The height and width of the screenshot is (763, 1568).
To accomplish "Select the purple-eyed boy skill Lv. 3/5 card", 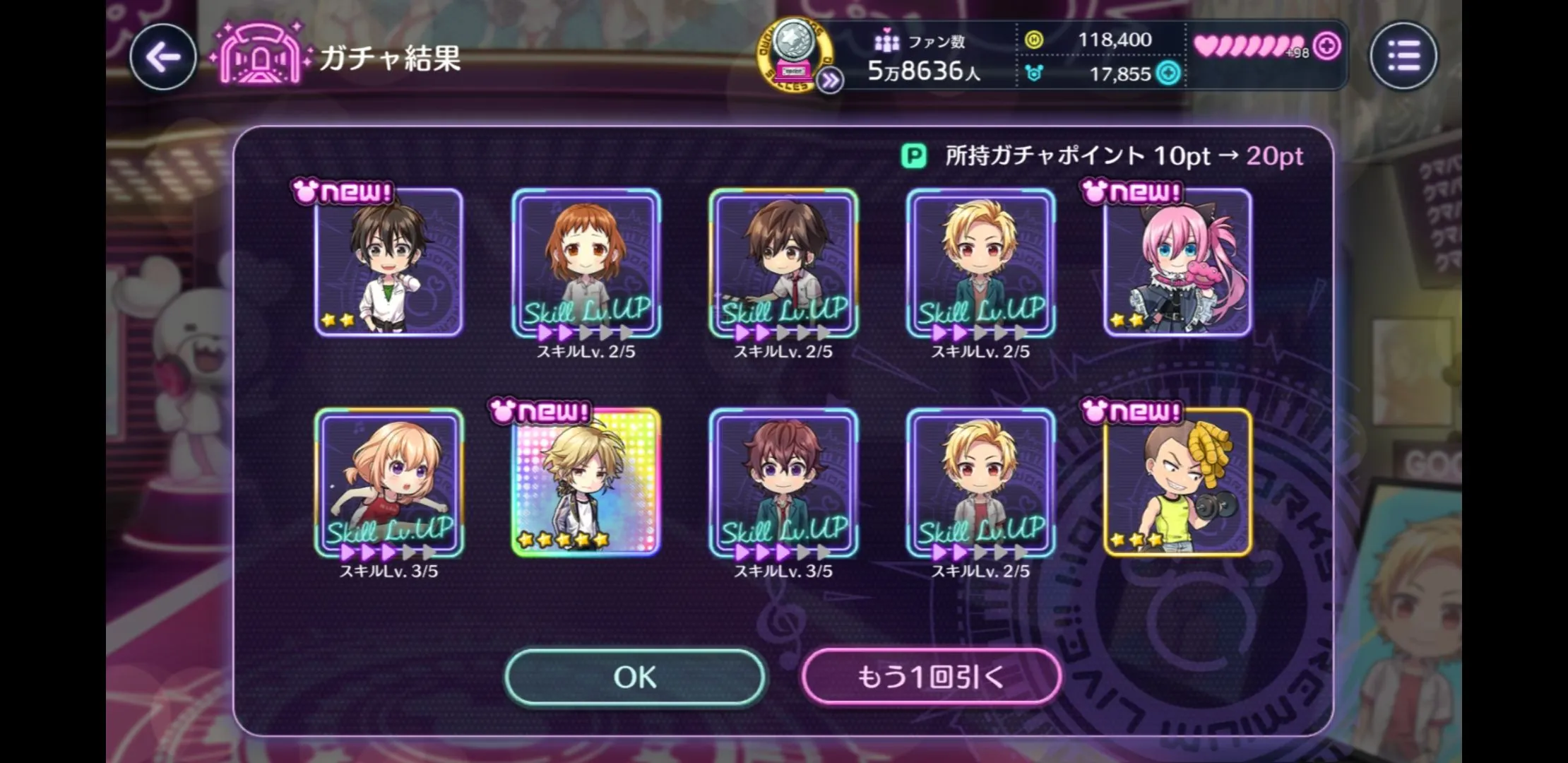I will tap(783, 483).
